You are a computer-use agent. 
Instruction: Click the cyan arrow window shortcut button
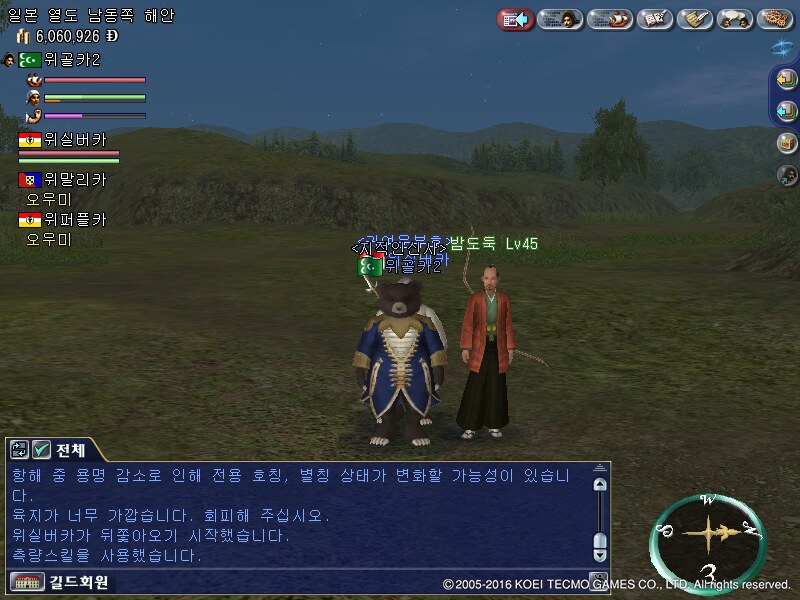click(786, 111)
